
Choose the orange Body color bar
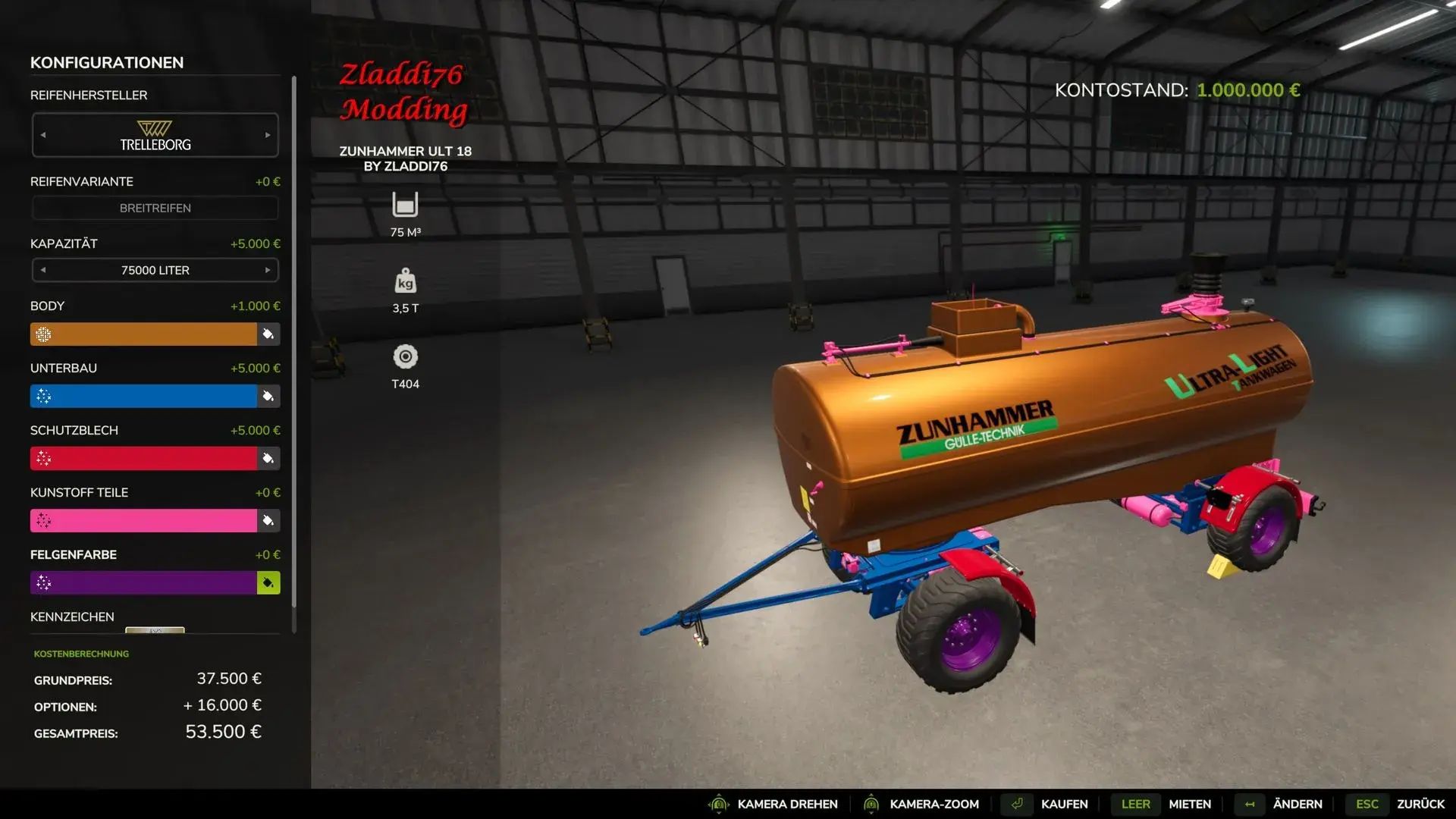tap(144, 334)
